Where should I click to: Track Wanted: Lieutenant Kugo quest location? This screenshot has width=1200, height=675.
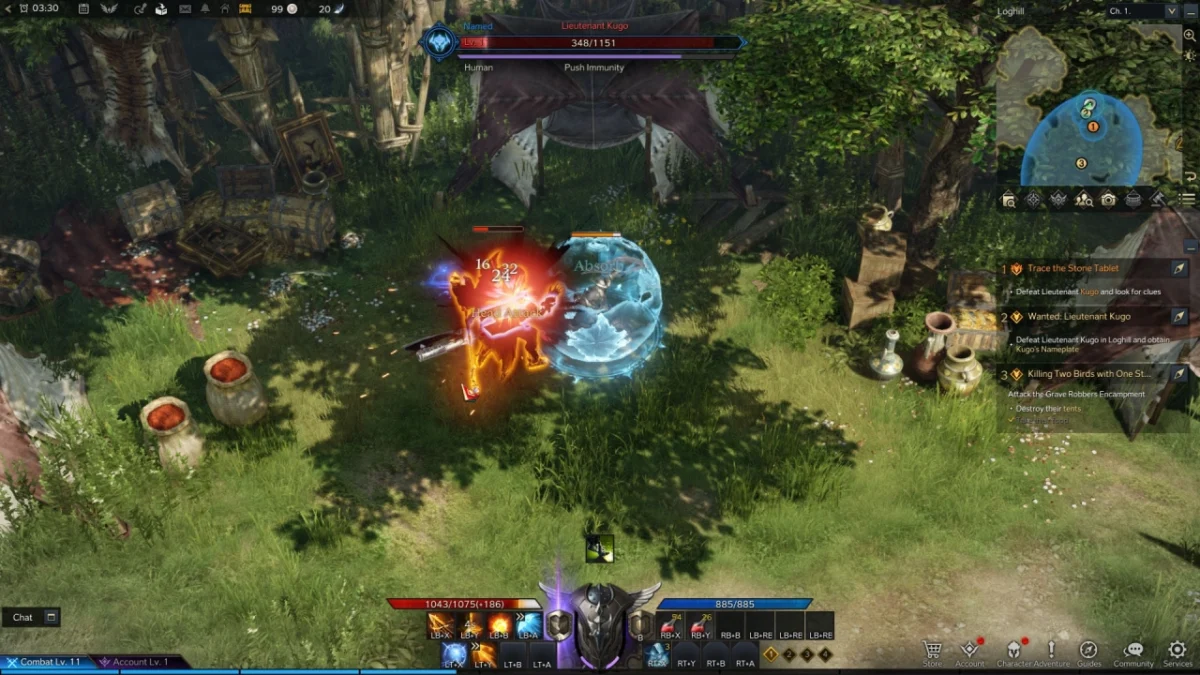pos(1179,317)
